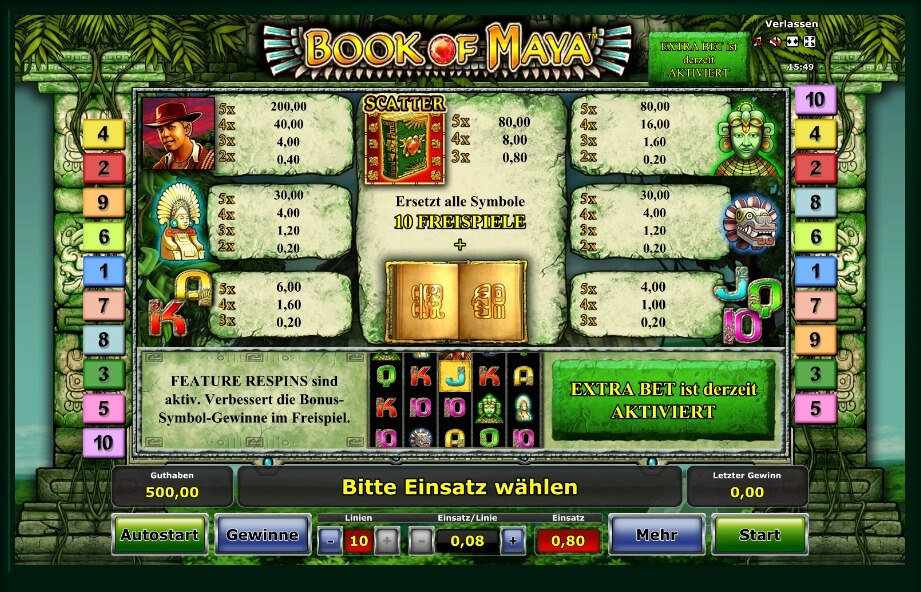This screenshot has width=921, height=592.
Task: Increase the number of Linien
Action: 387,541
